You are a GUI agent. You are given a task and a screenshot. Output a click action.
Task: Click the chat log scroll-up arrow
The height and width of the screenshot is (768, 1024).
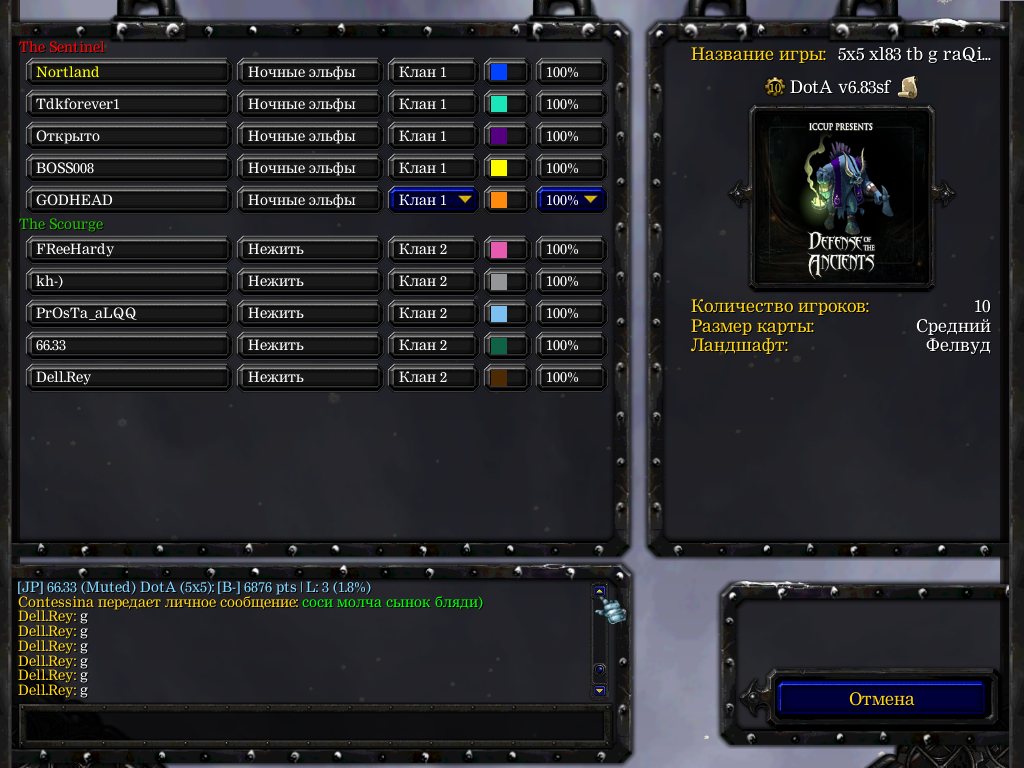(599, 591)
